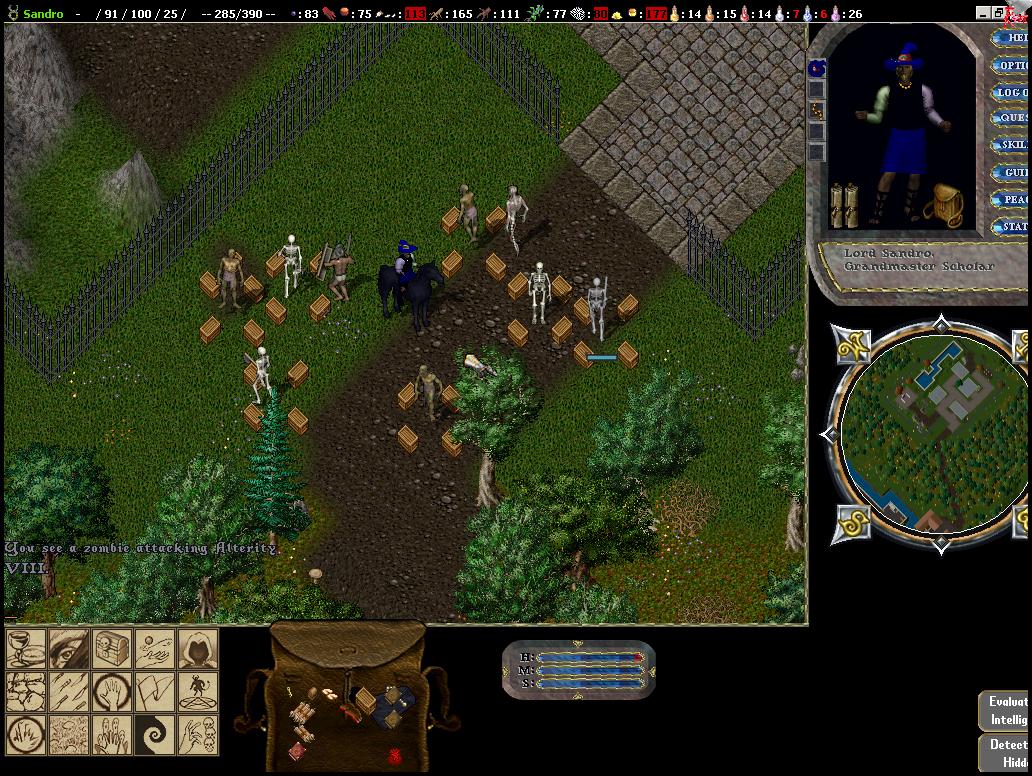Open the Status button

[1012, 227]
